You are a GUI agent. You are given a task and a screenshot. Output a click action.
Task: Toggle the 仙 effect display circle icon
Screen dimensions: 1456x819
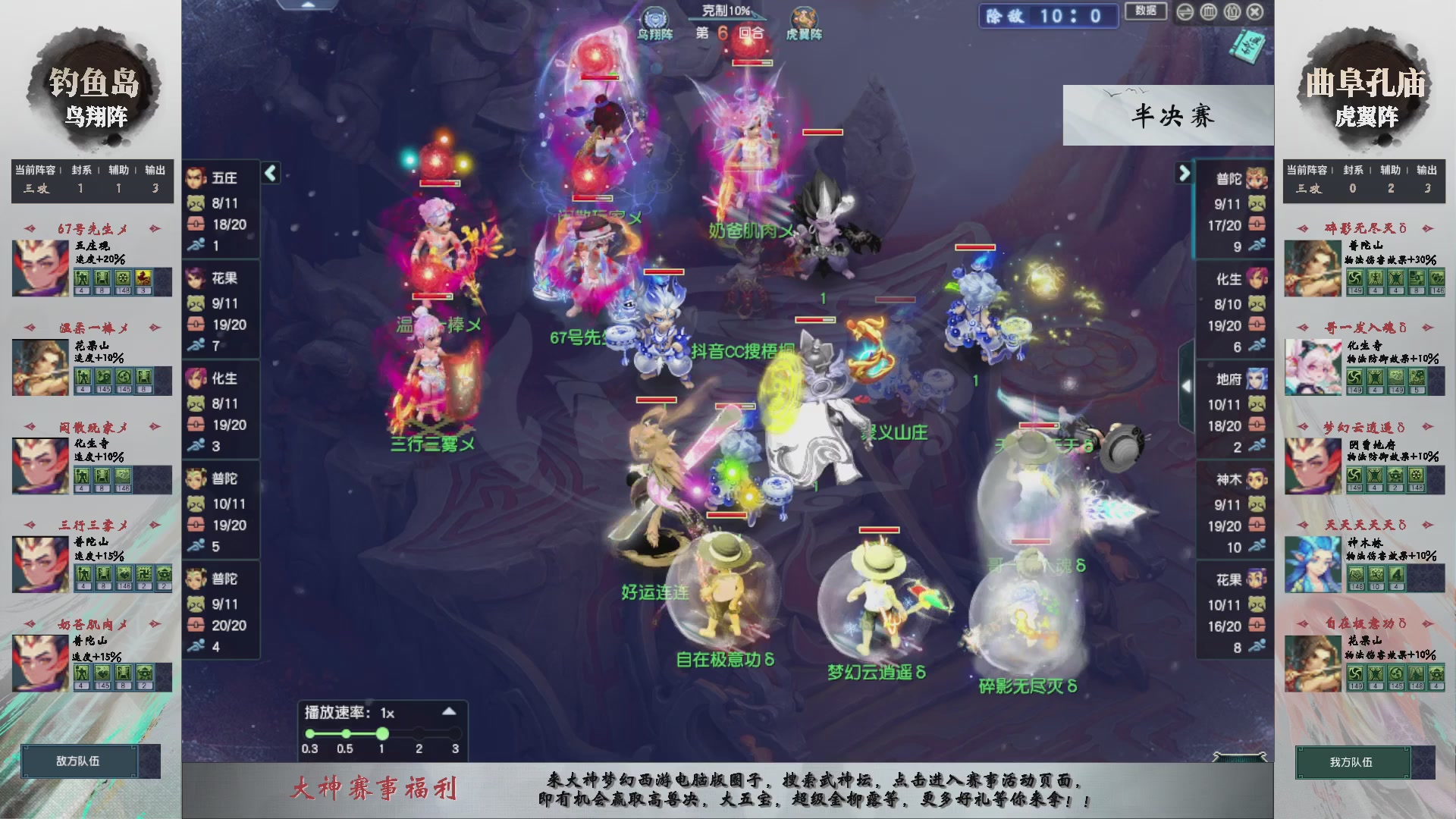[1231, 12]
